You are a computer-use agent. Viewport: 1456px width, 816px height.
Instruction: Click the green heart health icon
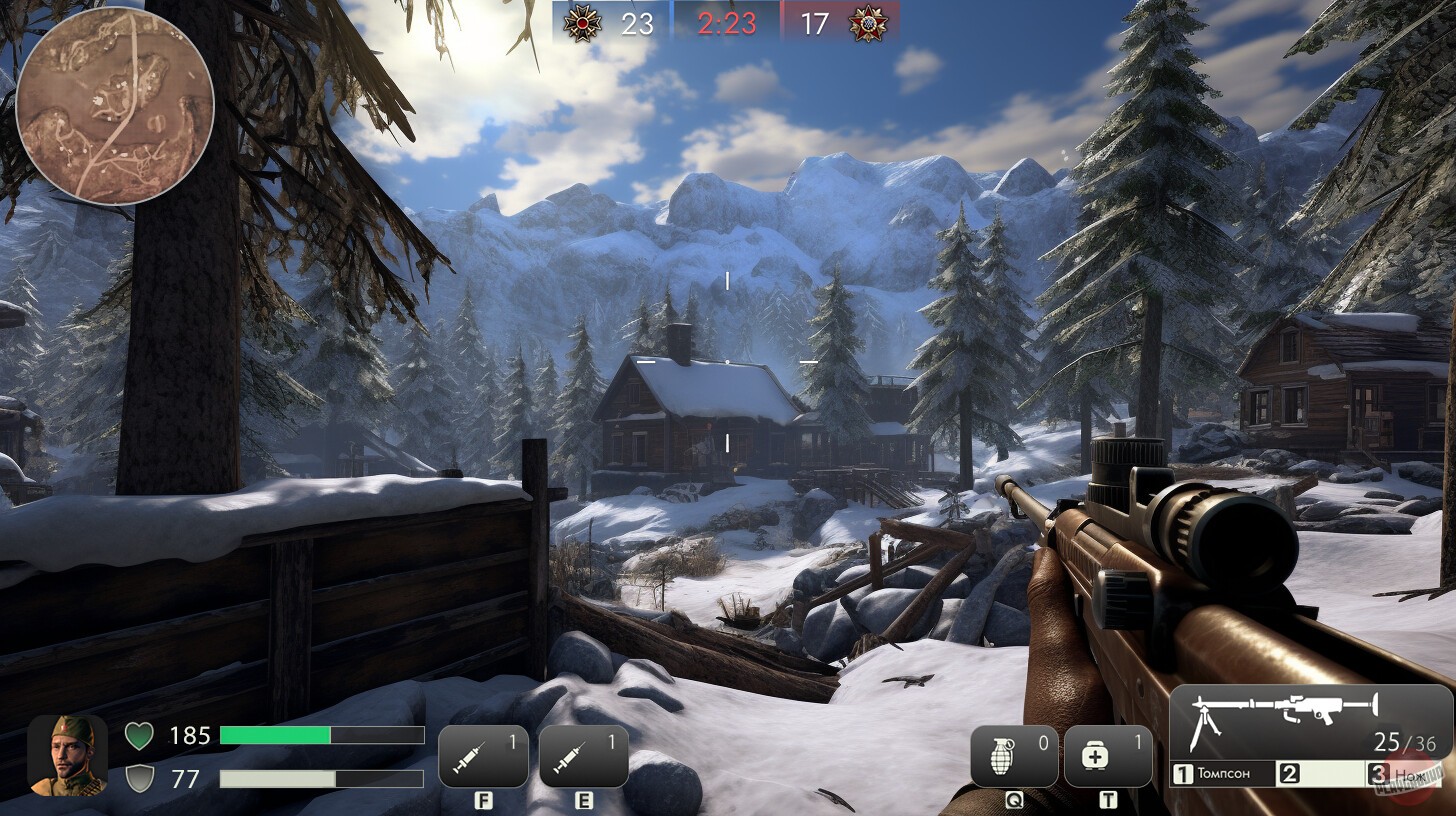141,736
